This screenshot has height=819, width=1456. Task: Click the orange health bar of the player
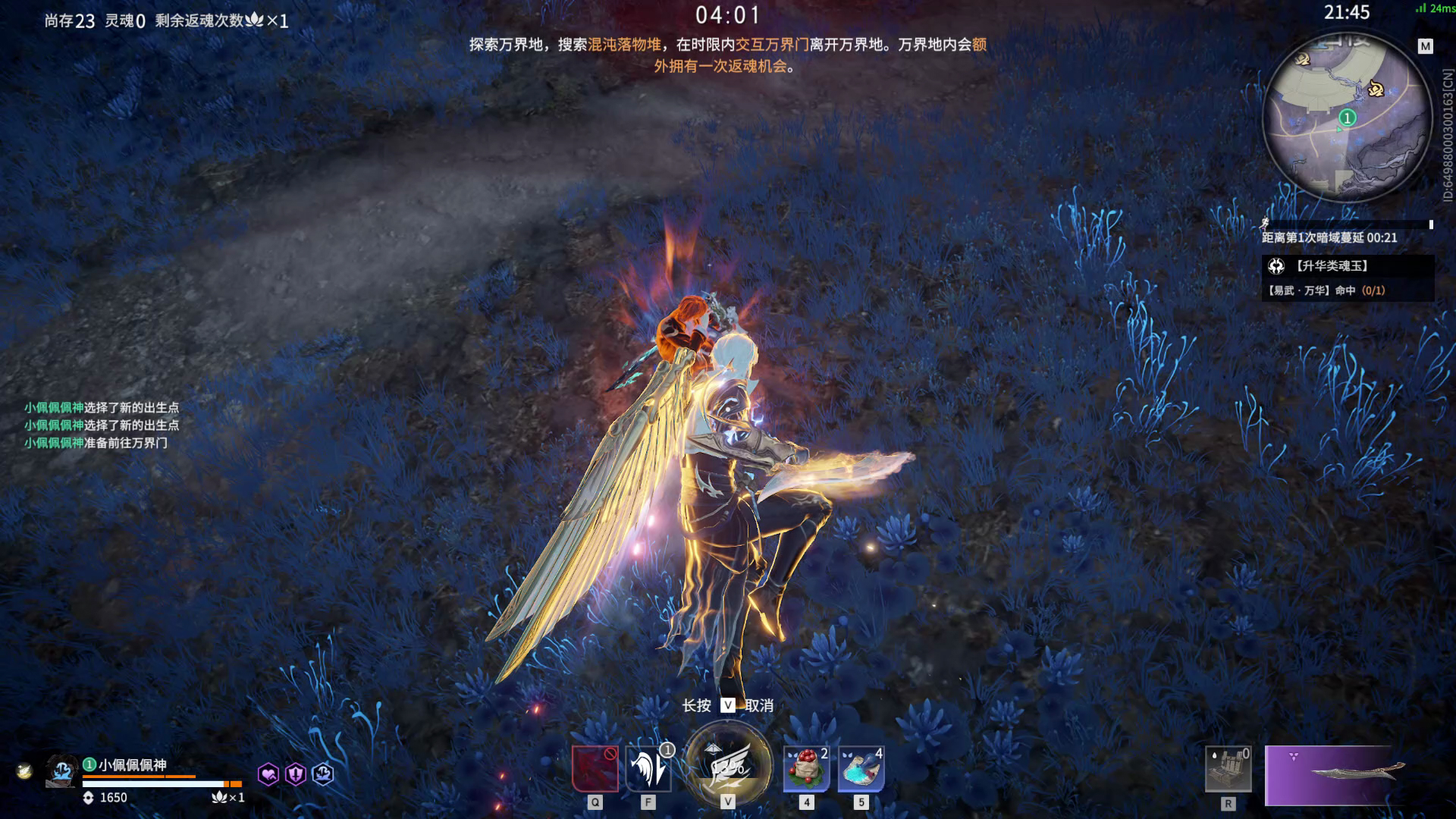(x=136, y=778)
